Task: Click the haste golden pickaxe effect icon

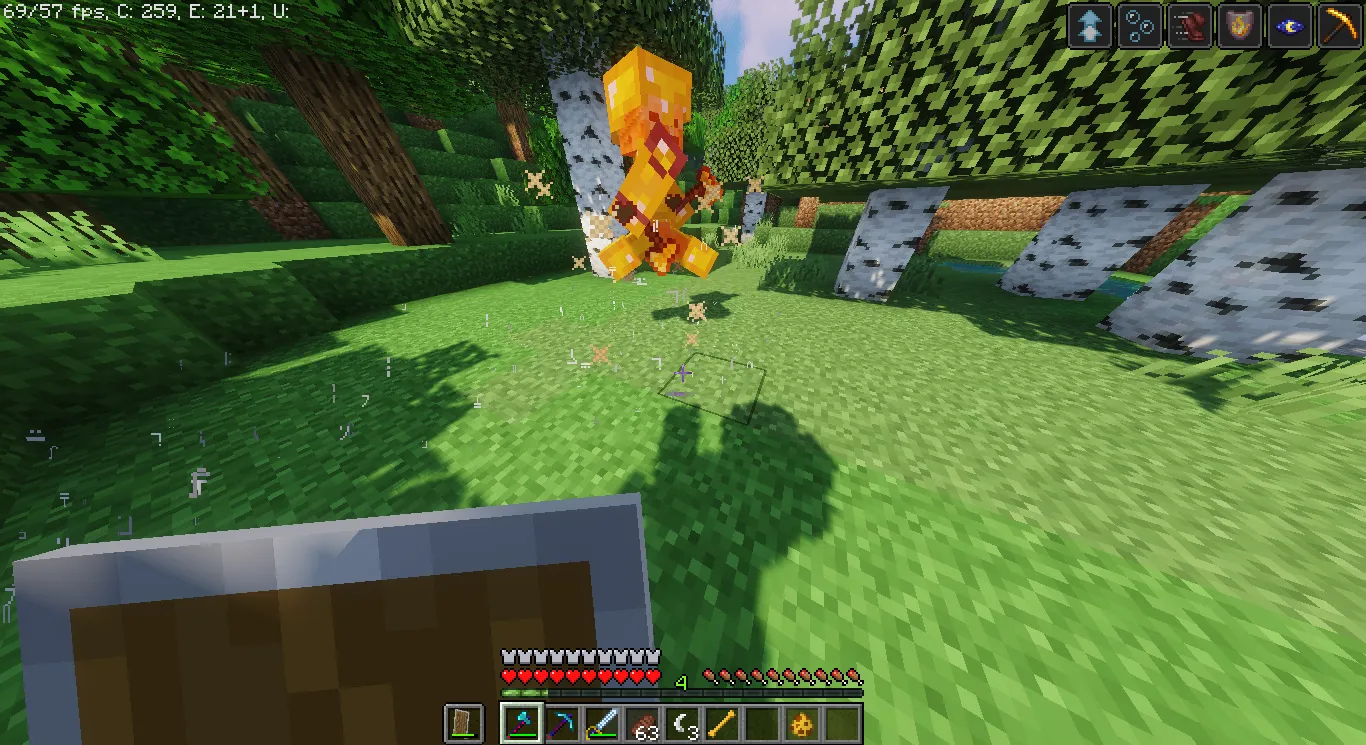Action: click(1340, 26)
